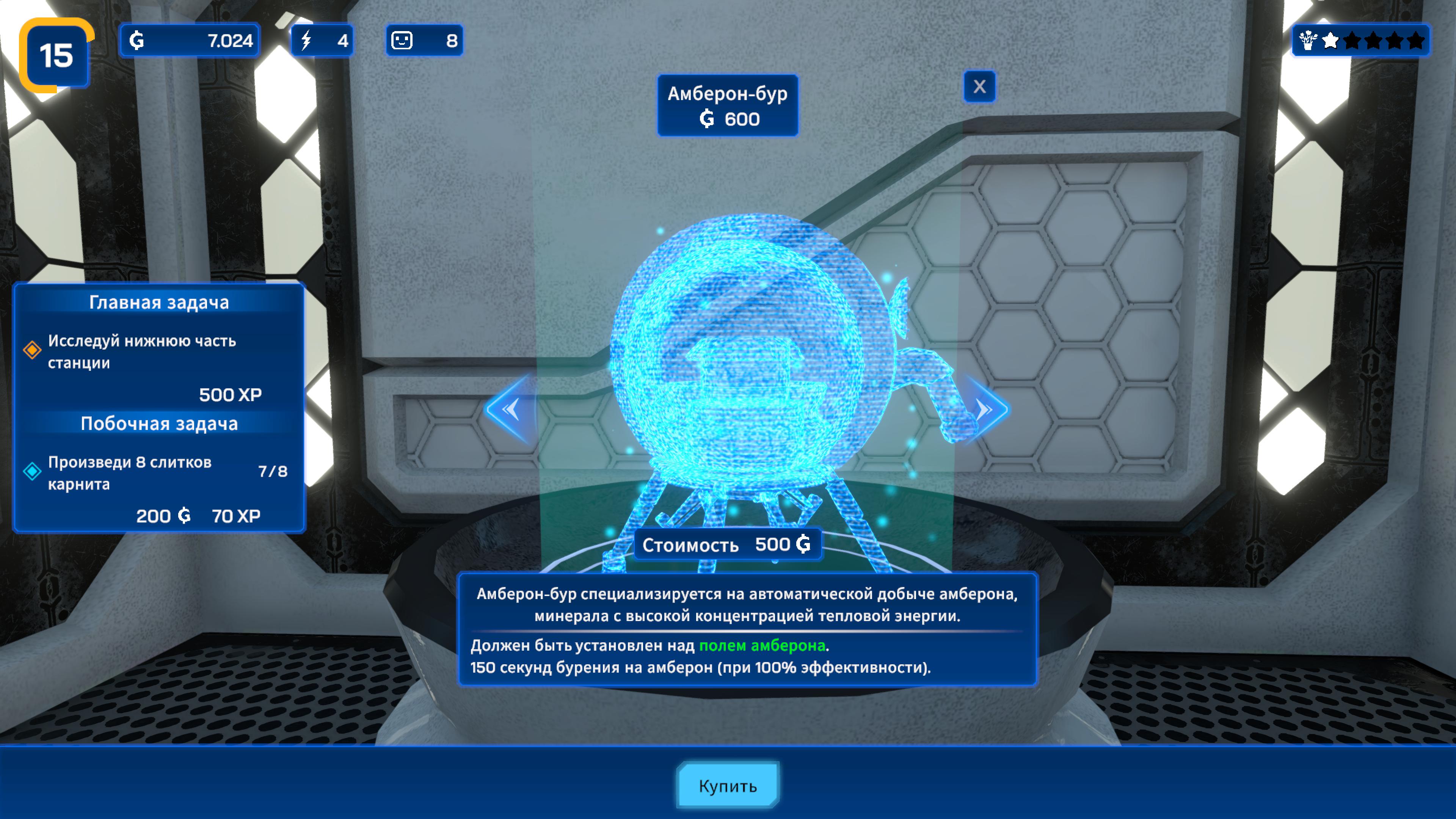Image resolution: width=1456 pixels, height=819 pixels.
Task: Open the Побочная задача section header
Action: 160,423
